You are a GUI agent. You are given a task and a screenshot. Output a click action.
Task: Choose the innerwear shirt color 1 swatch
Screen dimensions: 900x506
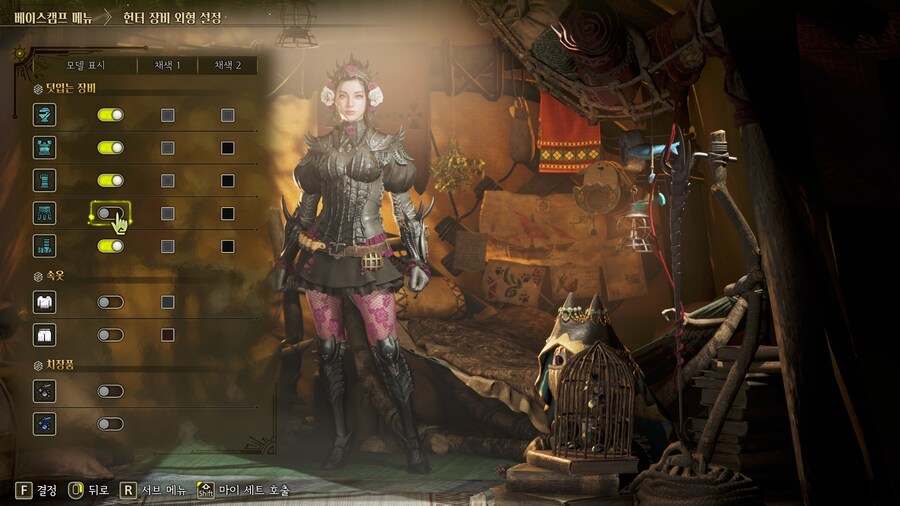[x=168, y=302]
